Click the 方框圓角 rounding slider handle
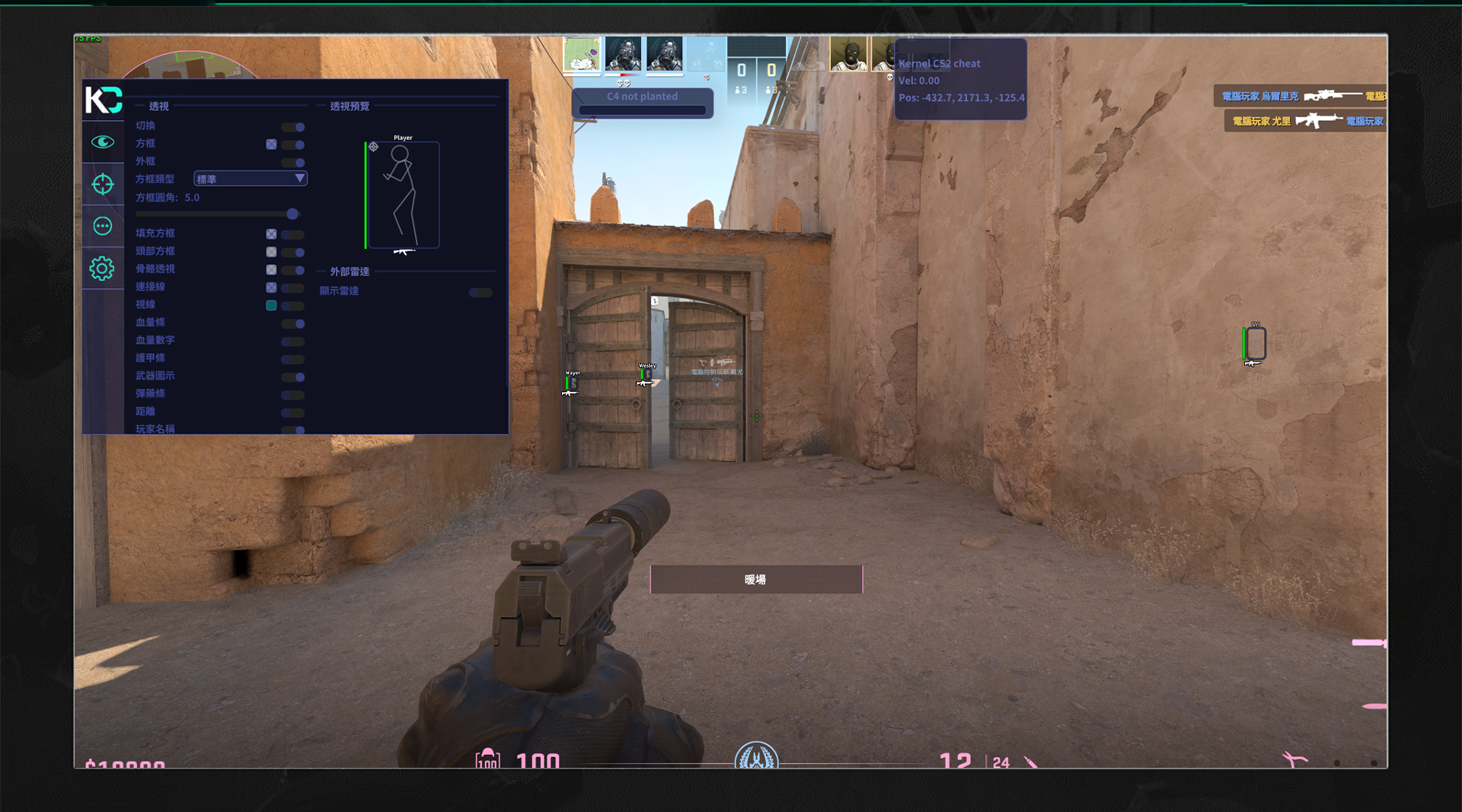Screen dimensions: 1462x812 (292, 215)
